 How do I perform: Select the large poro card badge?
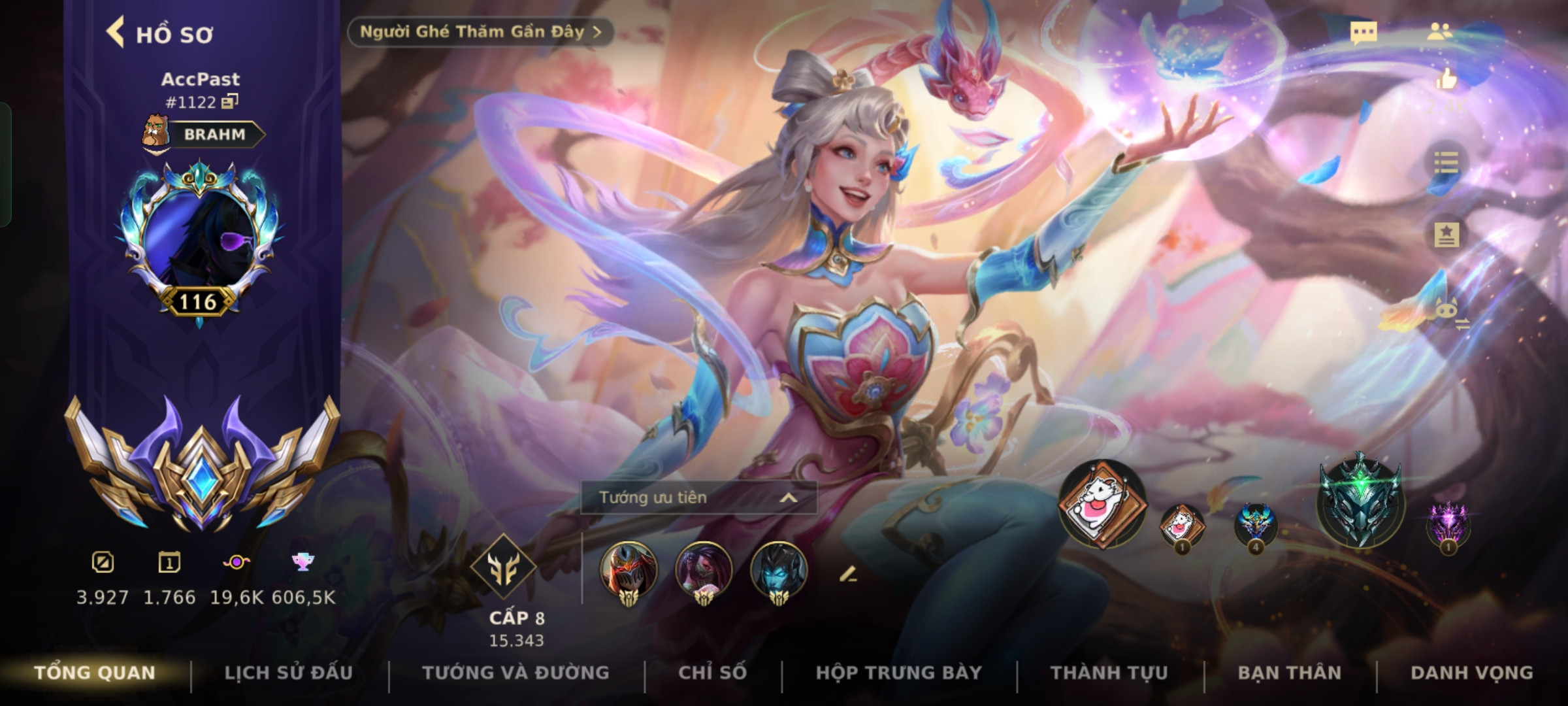[1102, 504]
